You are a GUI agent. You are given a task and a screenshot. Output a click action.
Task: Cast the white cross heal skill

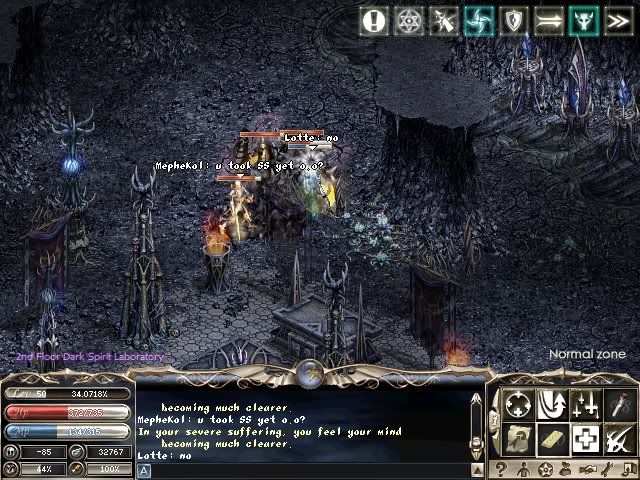pos(586,438)
